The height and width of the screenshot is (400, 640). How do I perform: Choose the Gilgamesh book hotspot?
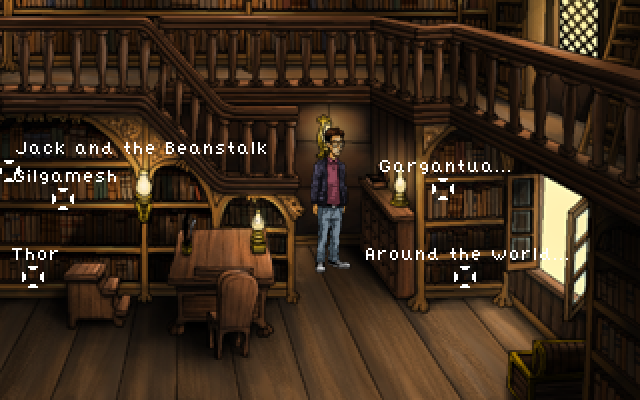click(63, 198)
